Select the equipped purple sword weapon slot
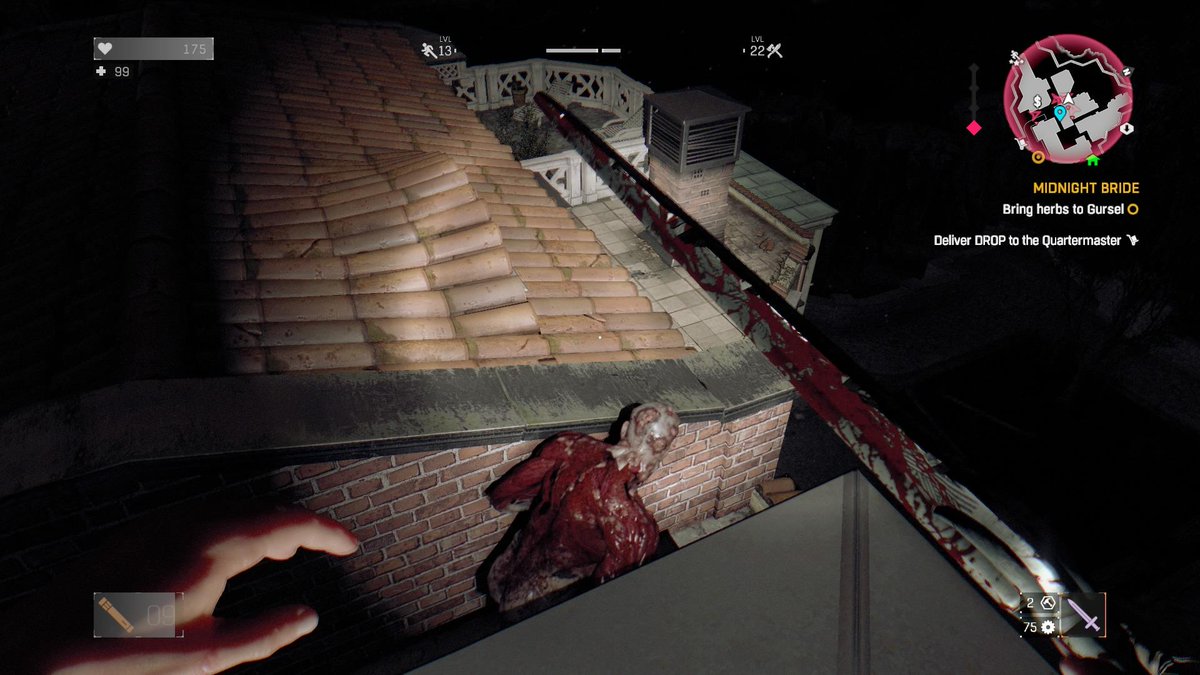Viewport: 1200px width, 675px height. click(1085, 614)
